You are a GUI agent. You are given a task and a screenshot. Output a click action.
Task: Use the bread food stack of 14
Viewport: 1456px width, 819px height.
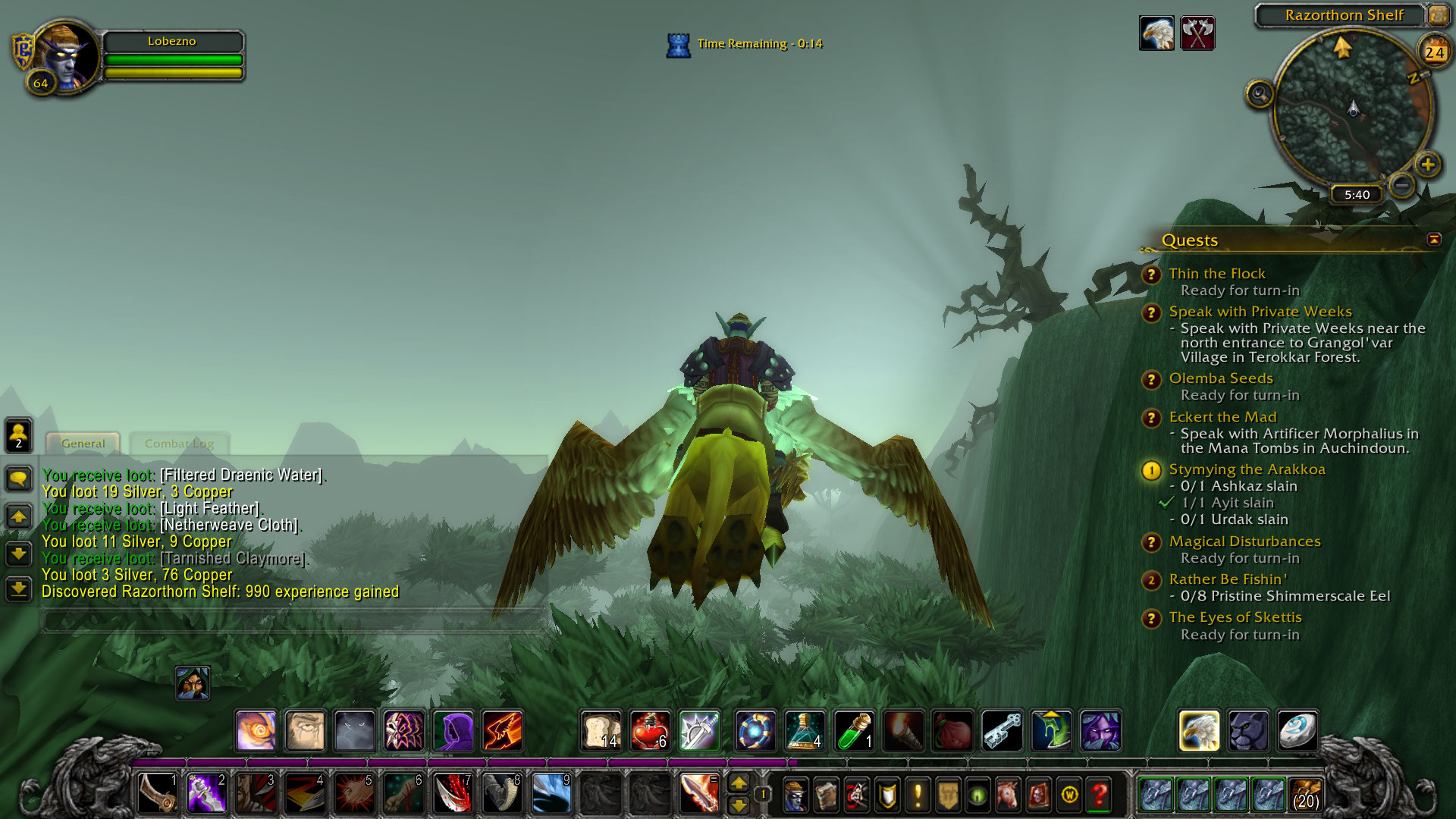pos(601,732)
